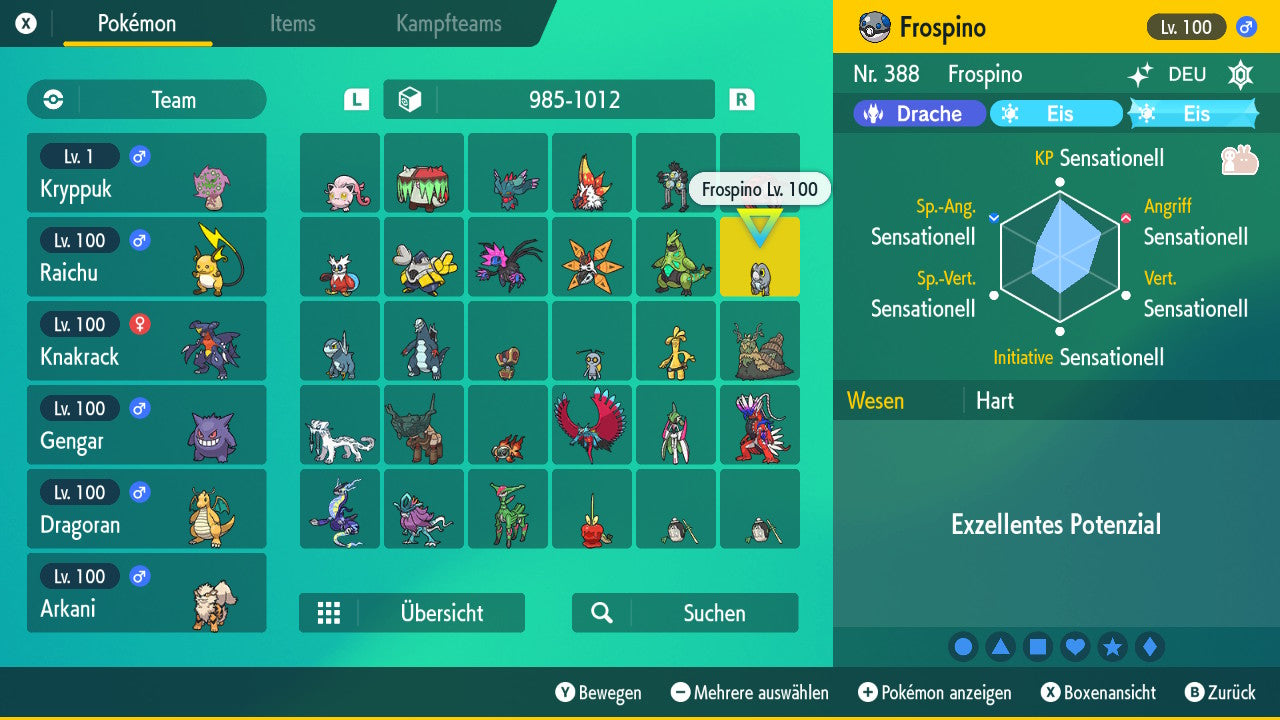The height and width of the screenshot is (720, 1280).
Task: Select the blue Eis type badge
Action: [1056, 113]
